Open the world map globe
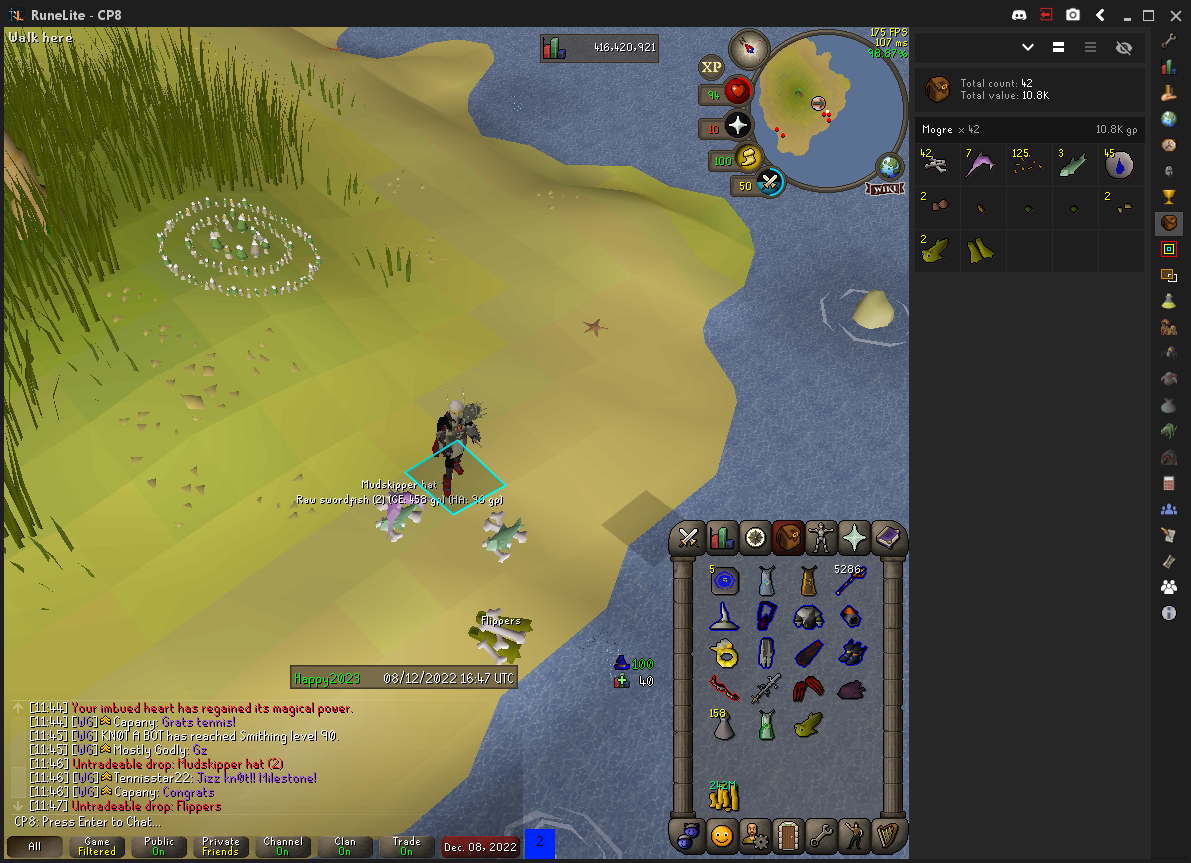1191x863 pixels. coord(889,168)
